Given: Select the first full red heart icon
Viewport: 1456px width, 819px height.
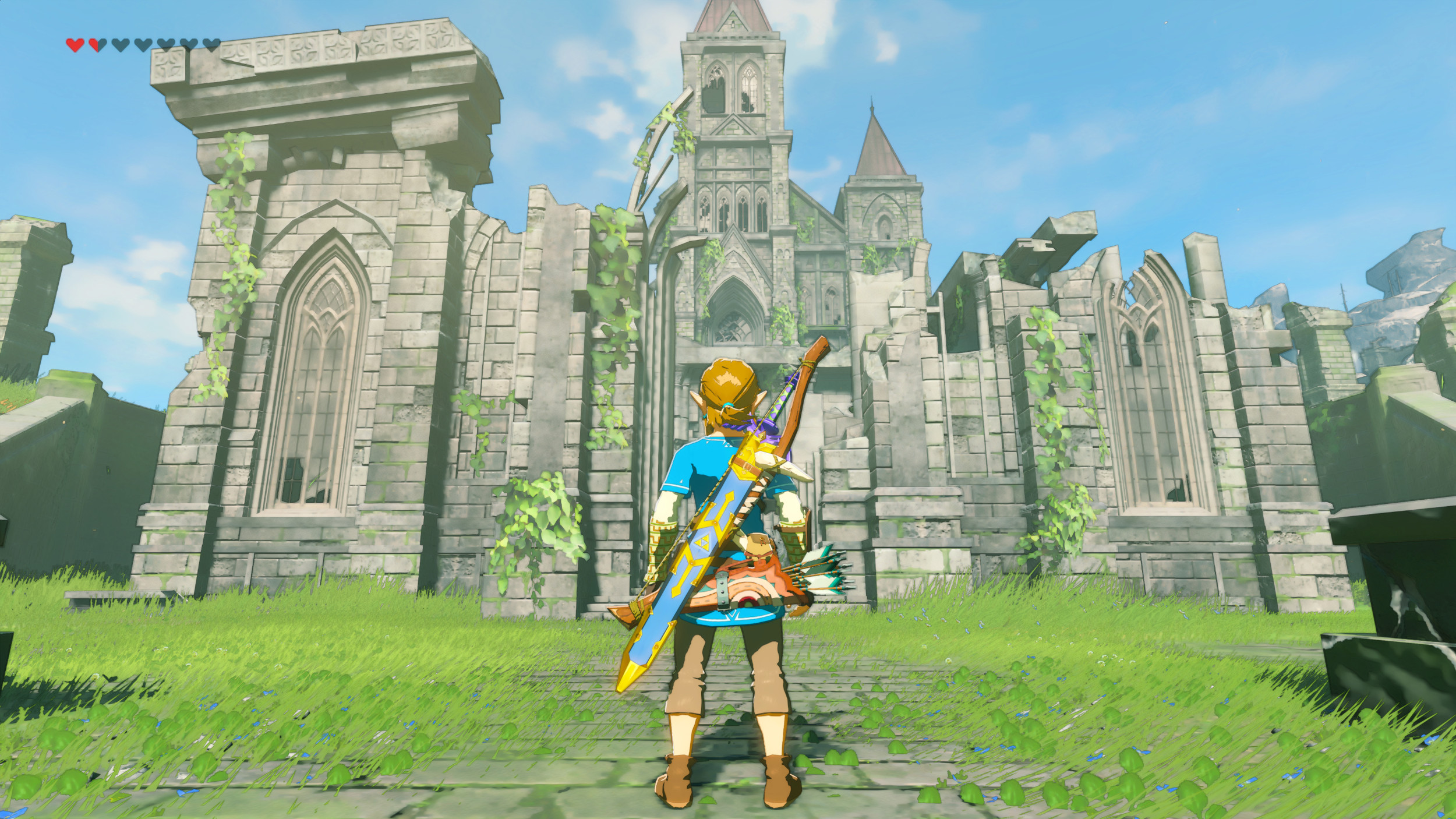Looking at the screenshot, I should click(x=75, y=44).
